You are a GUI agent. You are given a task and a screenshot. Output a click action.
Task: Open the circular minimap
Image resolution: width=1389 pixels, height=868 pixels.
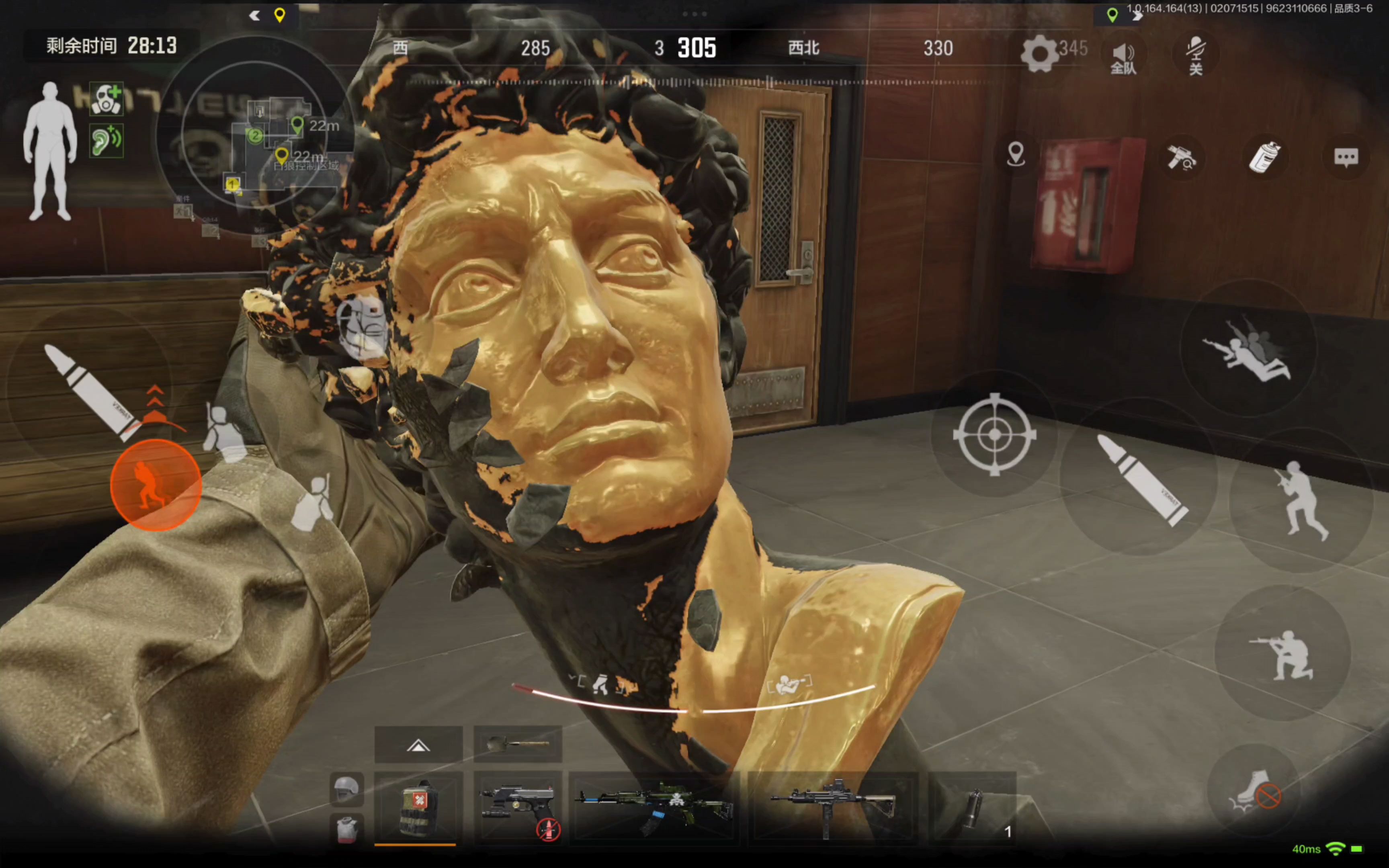click(254, 135)
